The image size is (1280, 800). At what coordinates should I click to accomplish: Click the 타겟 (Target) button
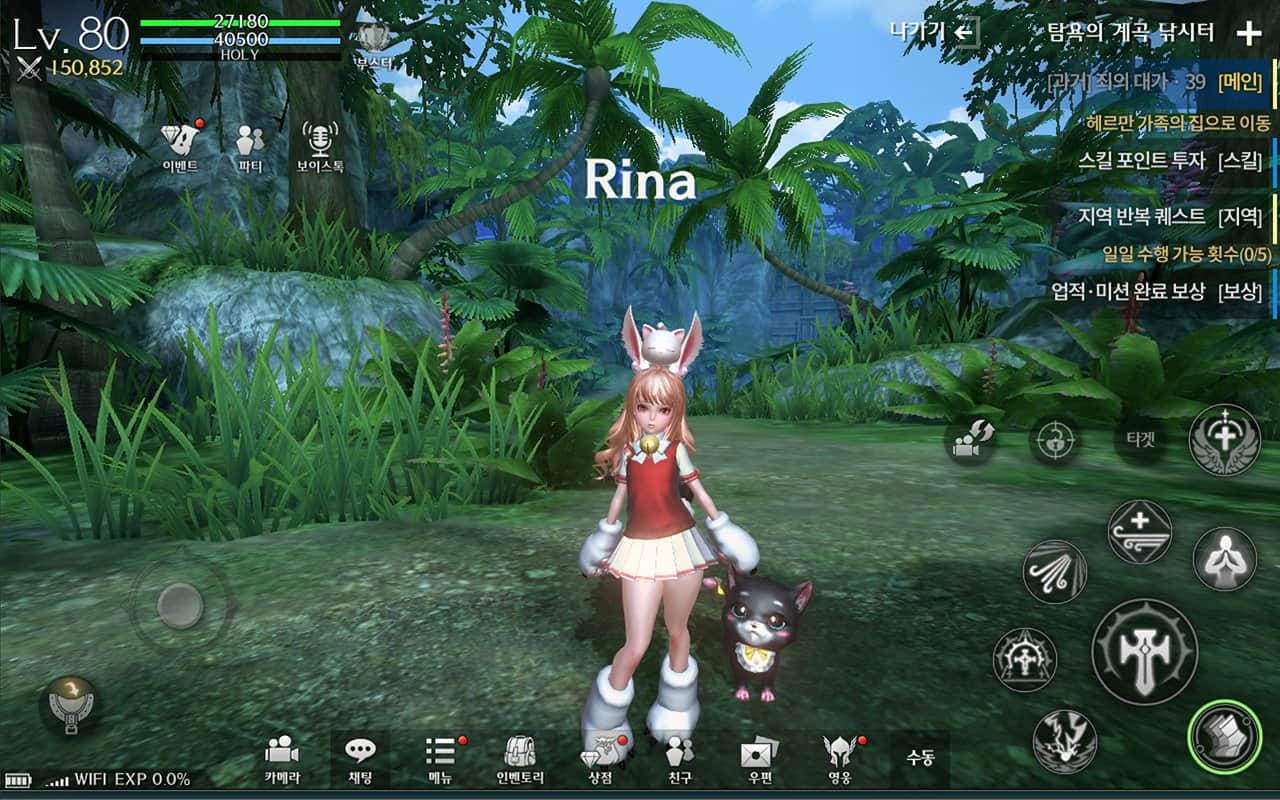[x=1139, y=441]
